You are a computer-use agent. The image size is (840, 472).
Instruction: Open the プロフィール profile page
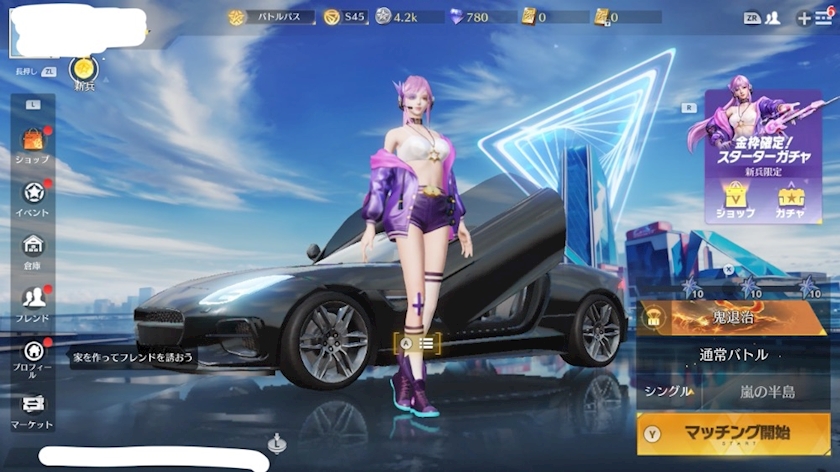point(33,357)
